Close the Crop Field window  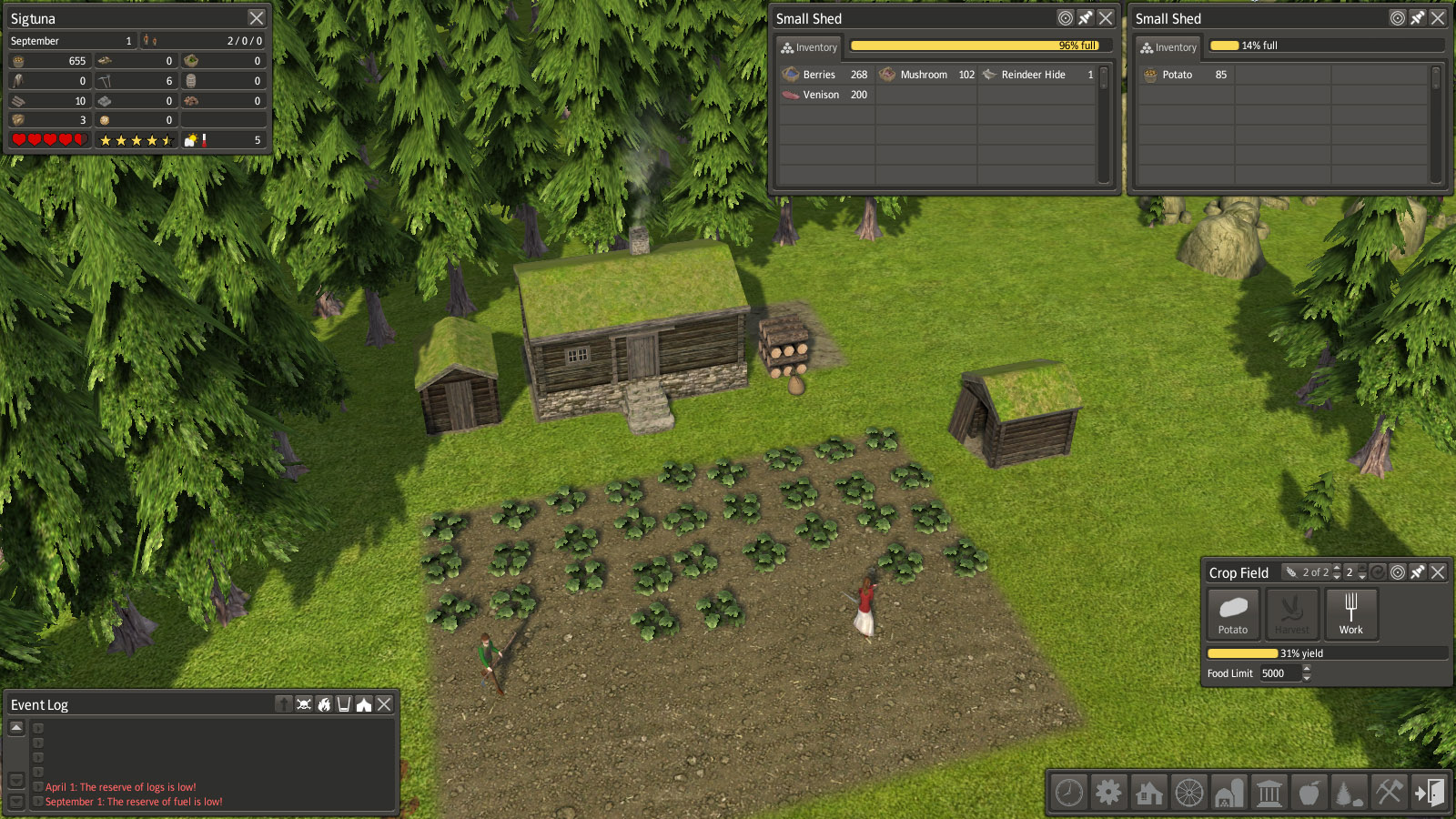[1438, 572]
